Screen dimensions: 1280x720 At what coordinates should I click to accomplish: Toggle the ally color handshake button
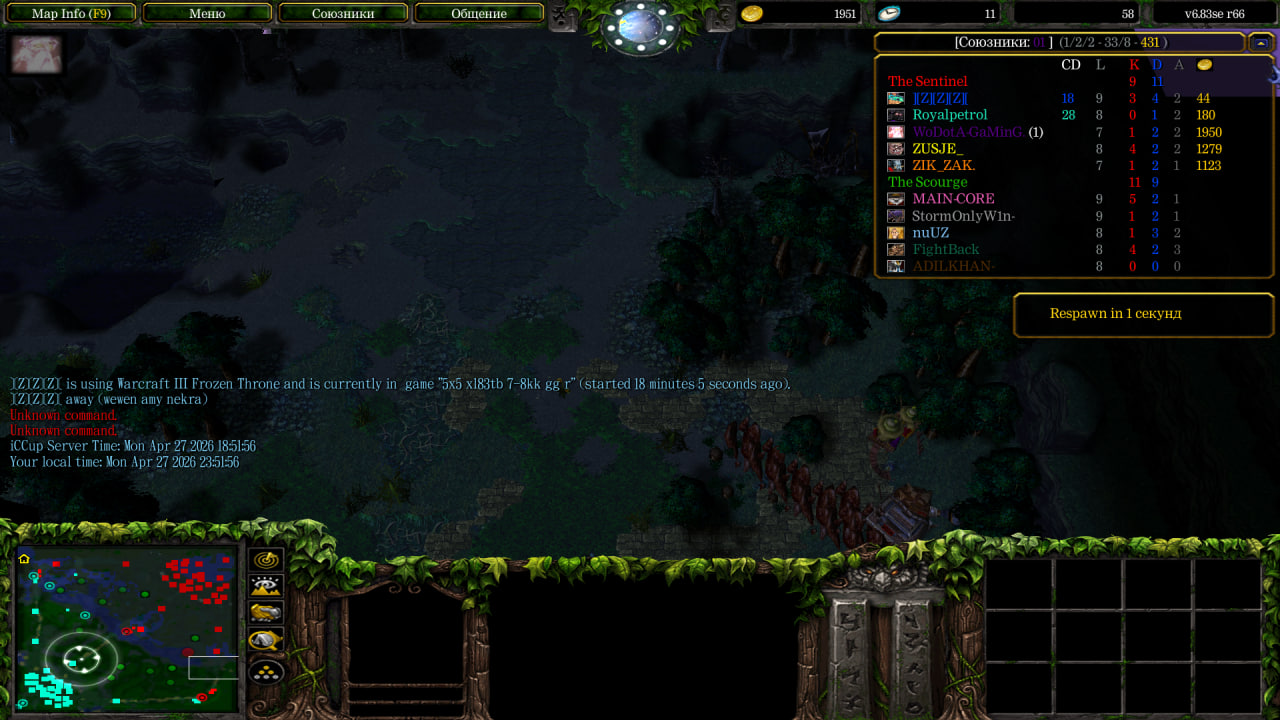pos(266,613)
